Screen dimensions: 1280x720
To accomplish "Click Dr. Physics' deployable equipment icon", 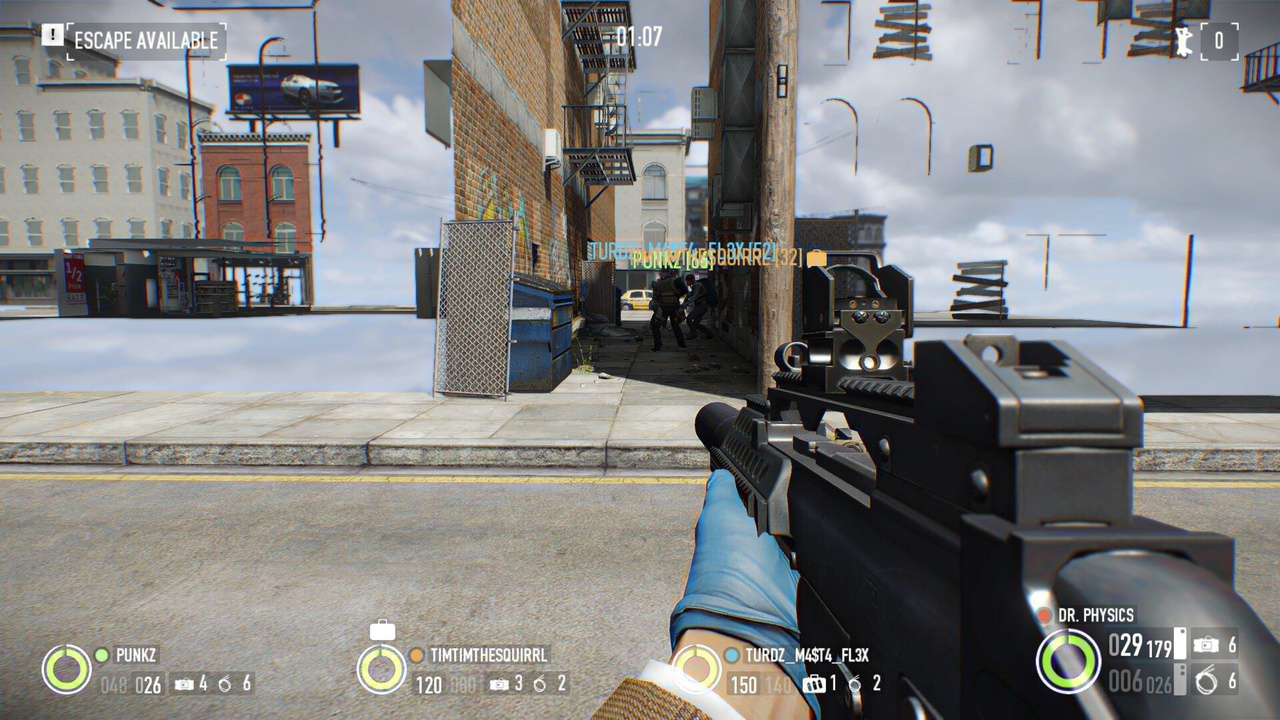I will (x=1206, y=646).
